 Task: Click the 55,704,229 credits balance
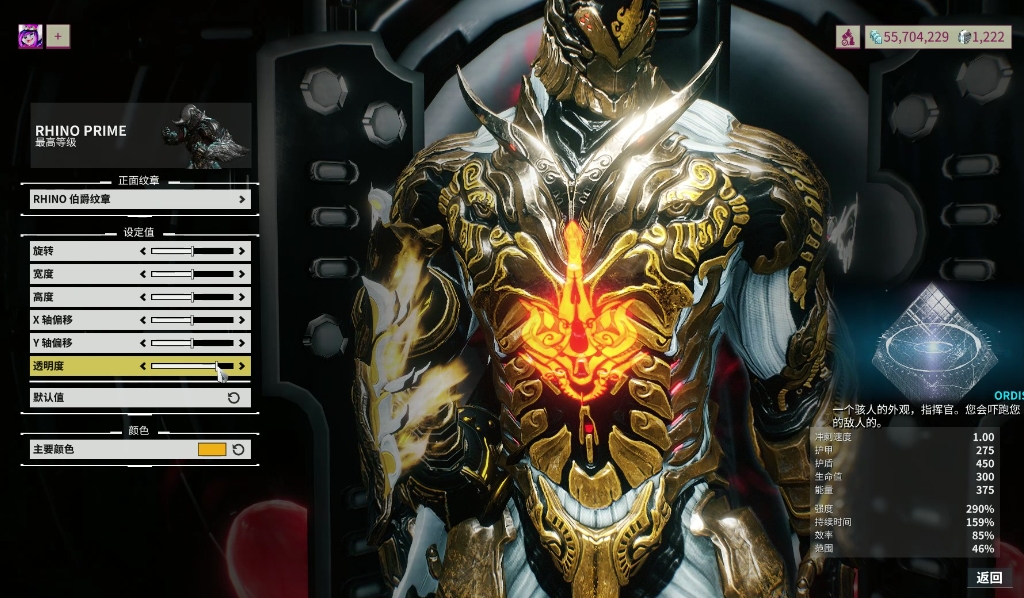point(909,37)
